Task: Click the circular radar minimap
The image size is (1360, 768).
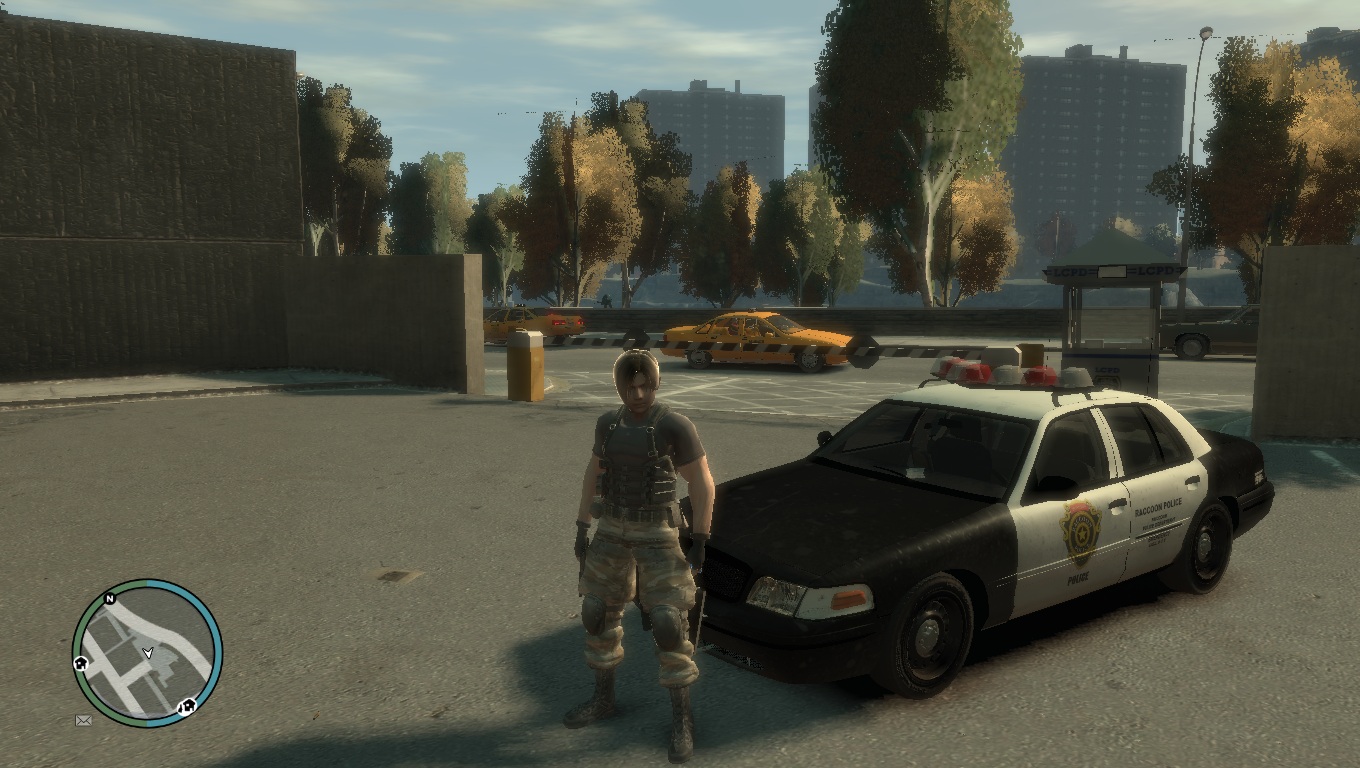Action: tap(147, 653)
